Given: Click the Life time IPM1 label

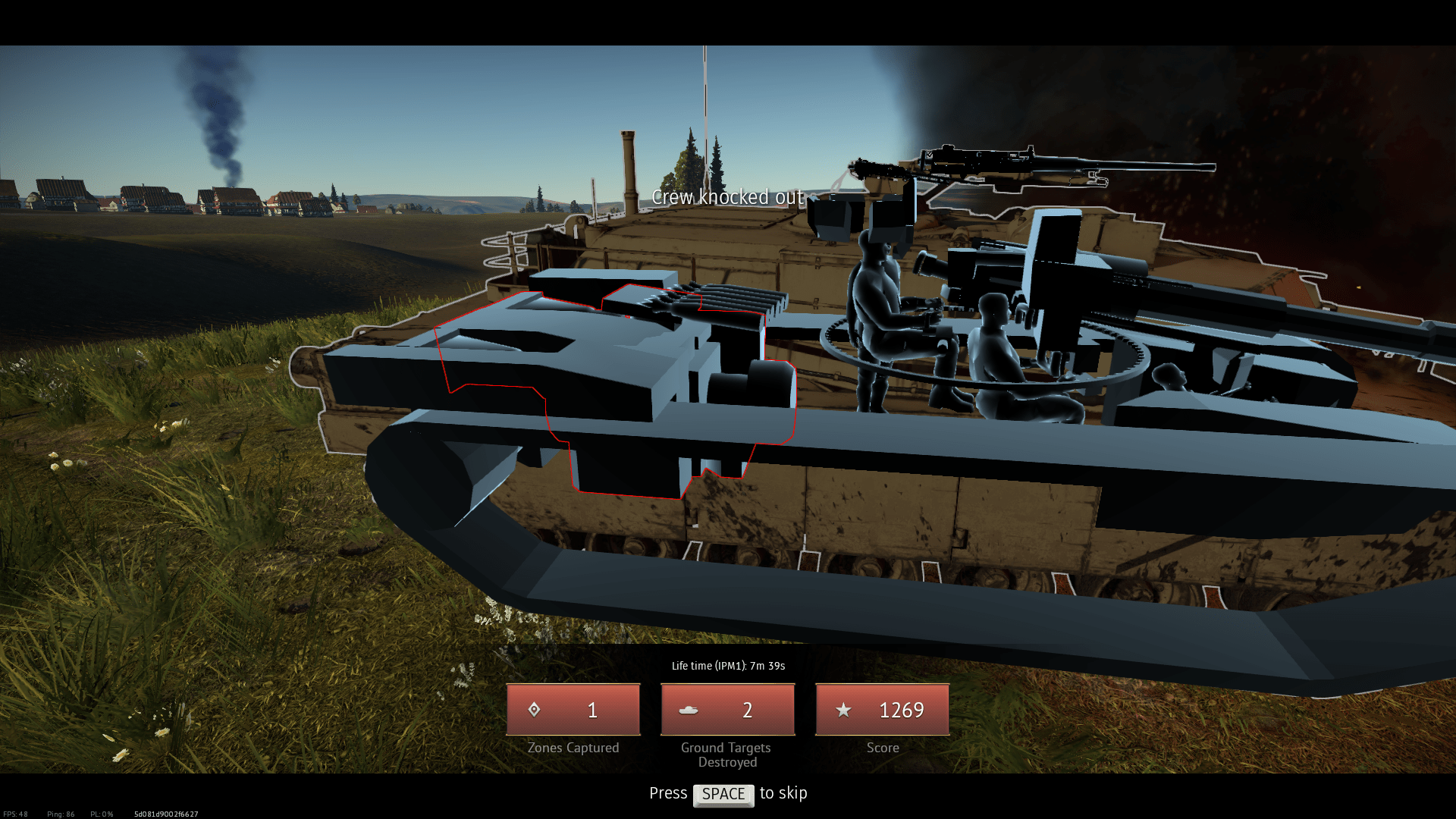Looking at the screenshot, I should click(727, 665).
